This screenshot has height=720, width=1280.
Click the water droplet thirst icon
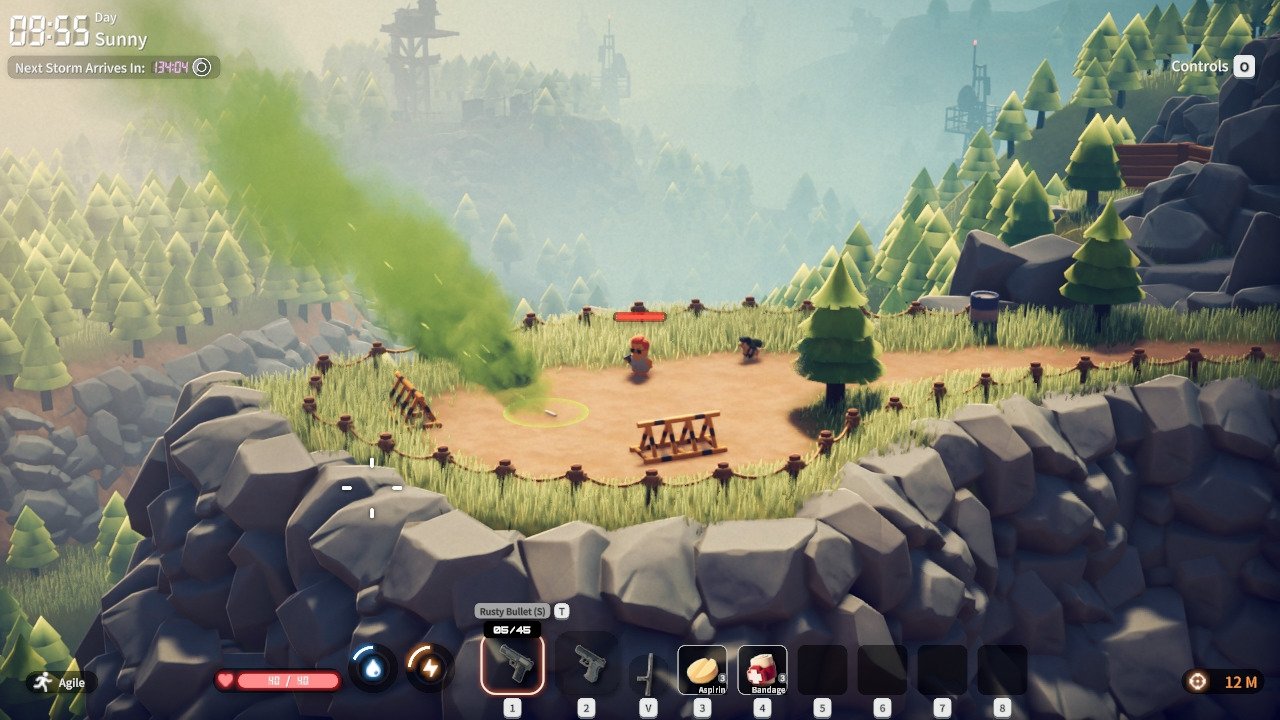click(373, 668)
